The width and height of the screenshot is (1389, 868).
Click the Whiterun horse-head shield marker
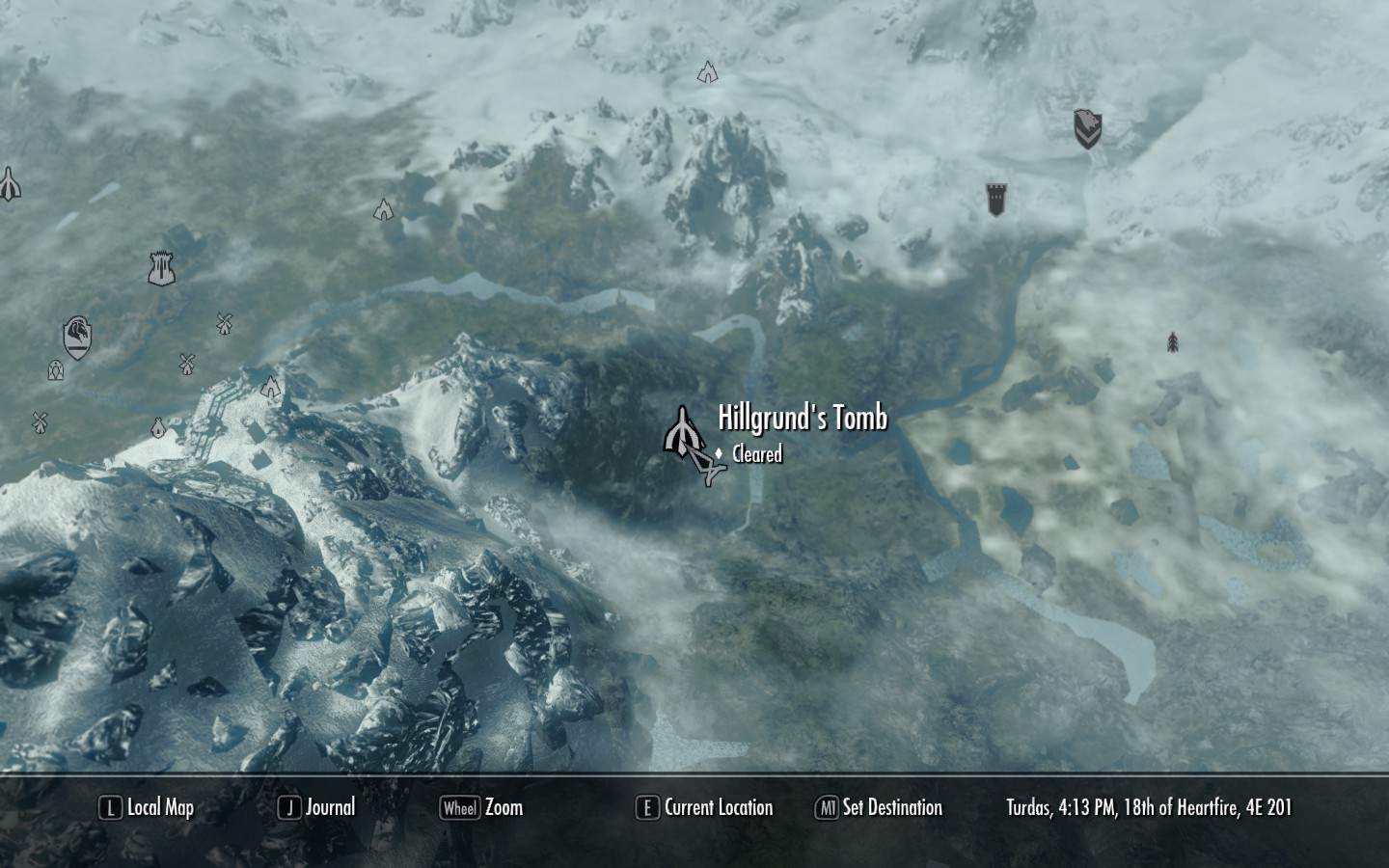pos(77,338)
